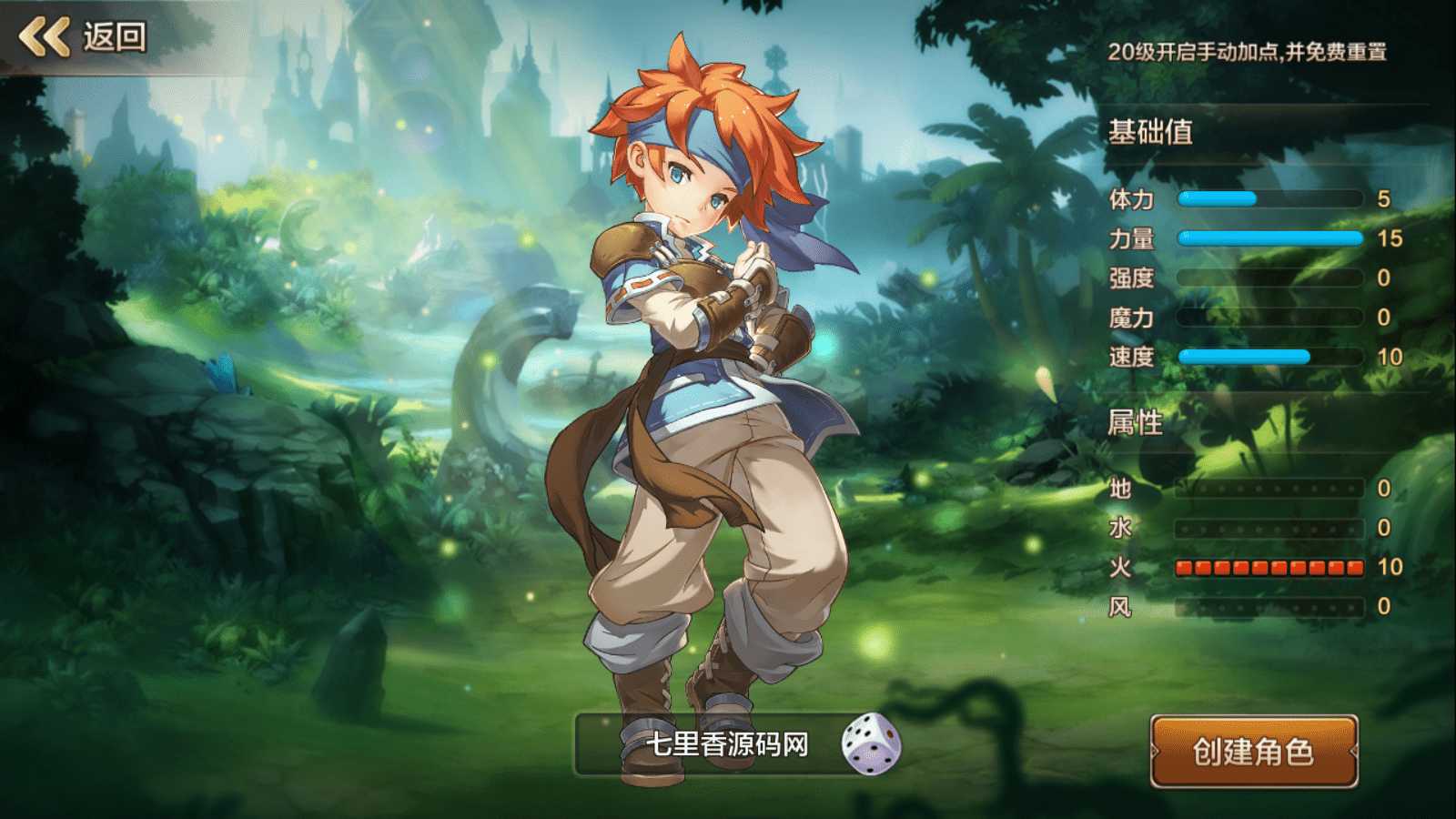
Task: Click the 风 wind attribute gauge
Action: [x=1269, y=608]
